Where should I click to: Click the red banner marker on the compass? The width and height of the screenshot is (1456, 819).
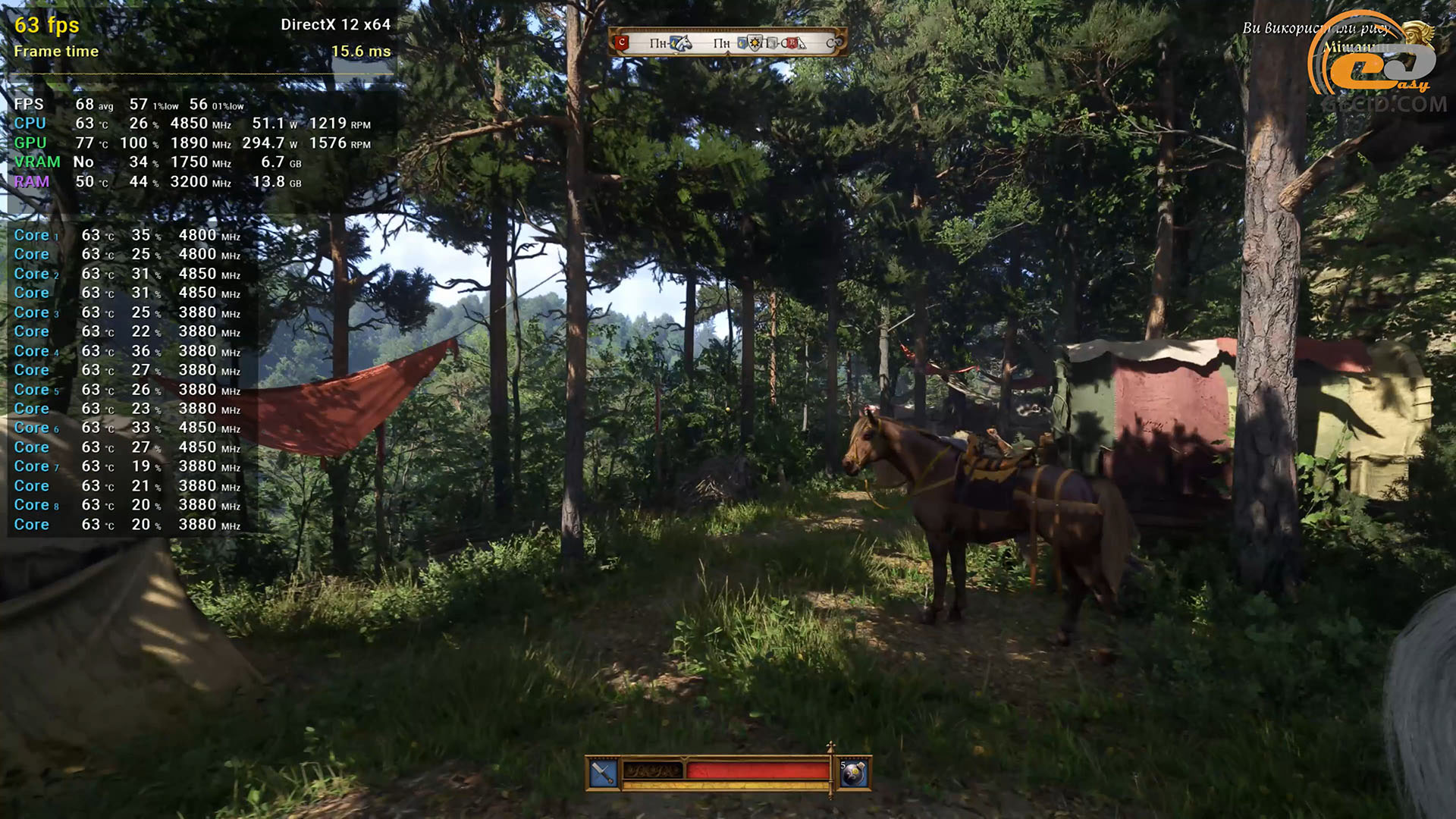(623, 42)
